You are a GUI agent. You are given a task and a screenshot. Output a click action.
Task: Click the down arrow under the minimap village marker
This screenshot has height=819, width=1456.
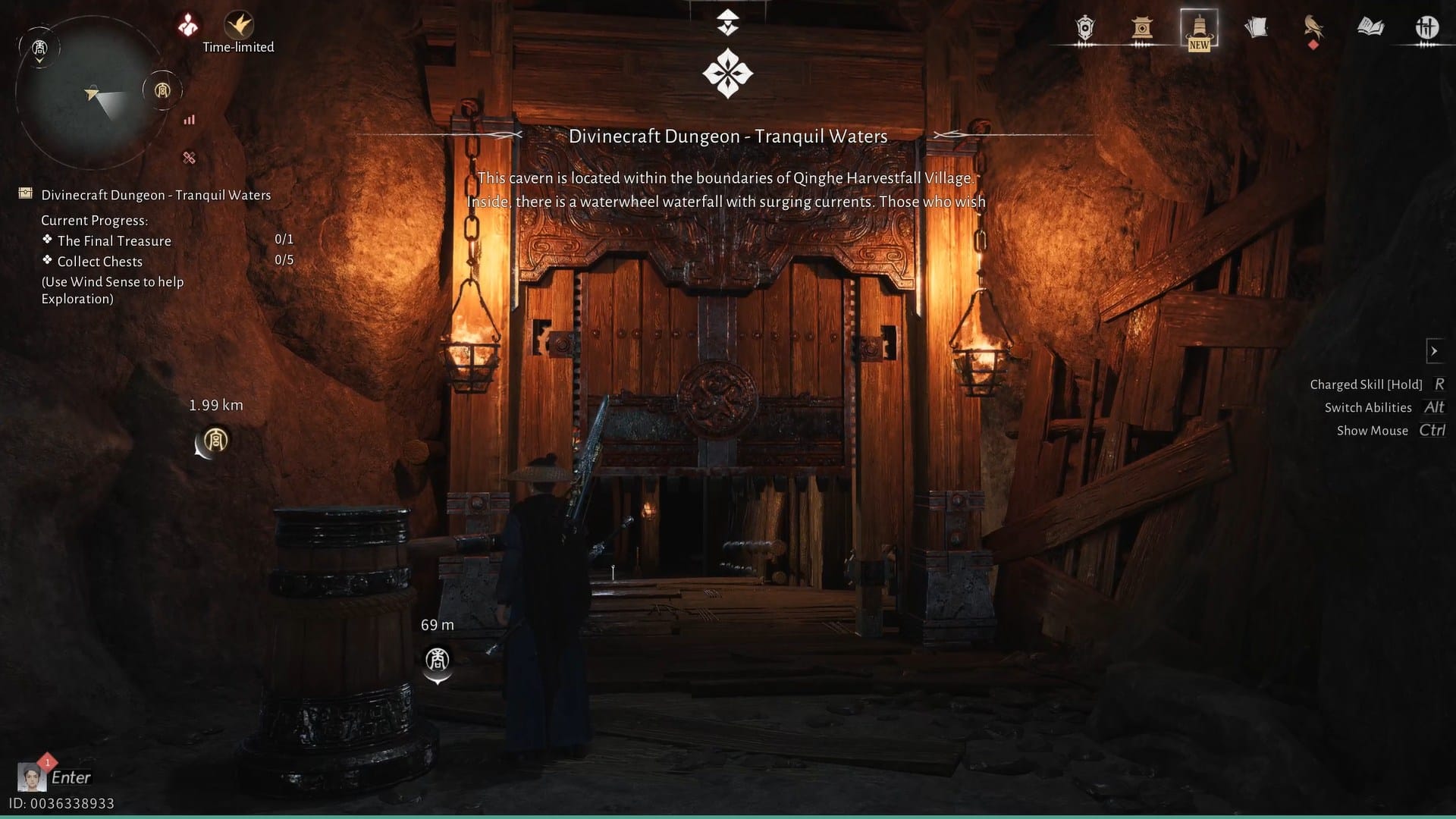click(x=39, y=60)
